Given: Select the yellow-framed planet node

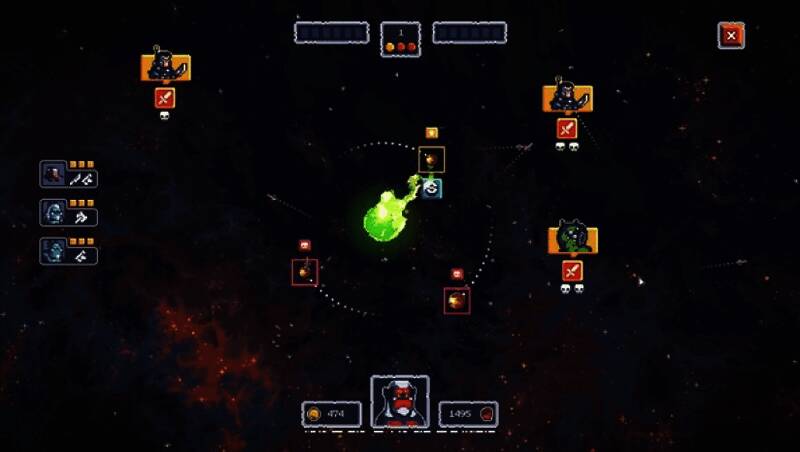Looking at the screenshot, I should point(431,159).
